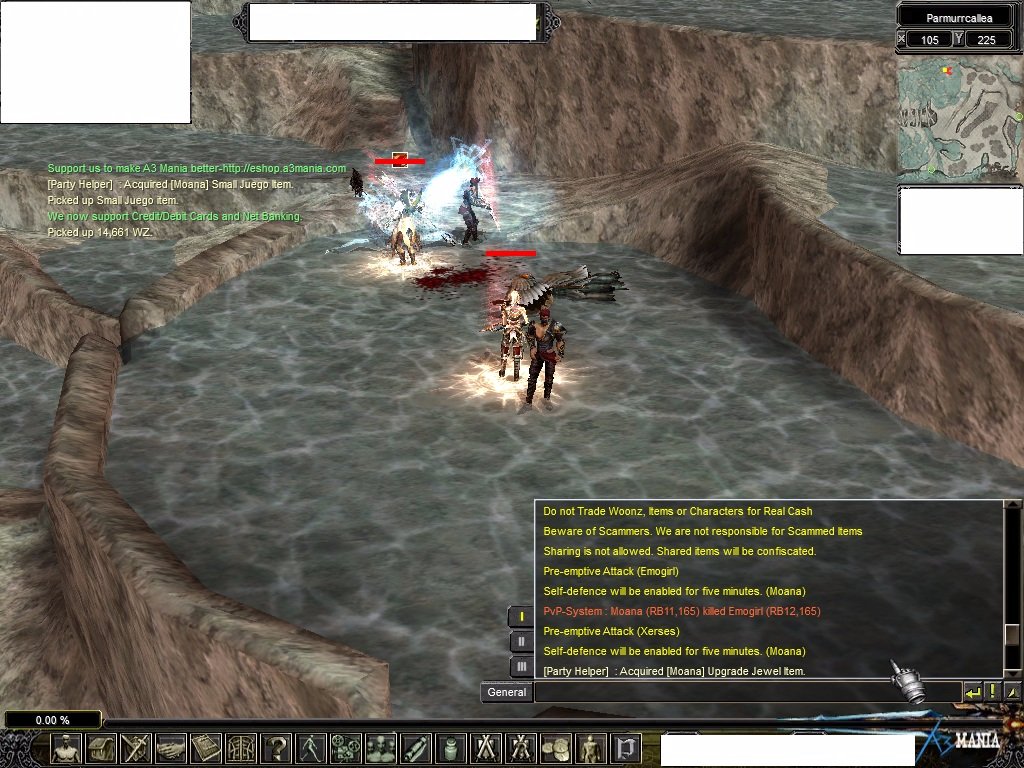1024x768 pixels.
Task: Open the character status icon
Action: click(x=66, y=748)
